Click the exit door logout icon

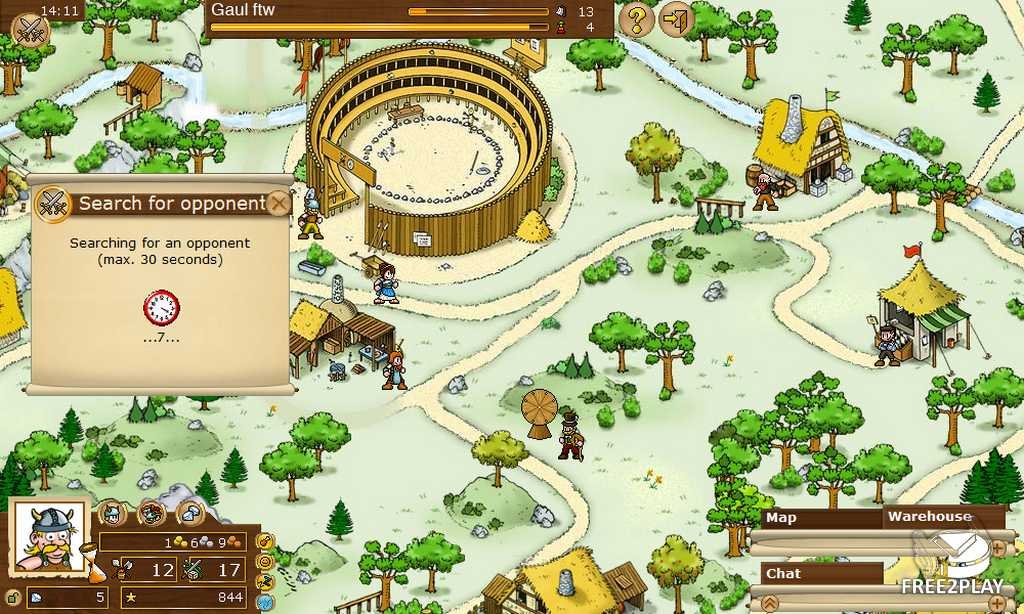pyautogui.click(x=677, y=19)
